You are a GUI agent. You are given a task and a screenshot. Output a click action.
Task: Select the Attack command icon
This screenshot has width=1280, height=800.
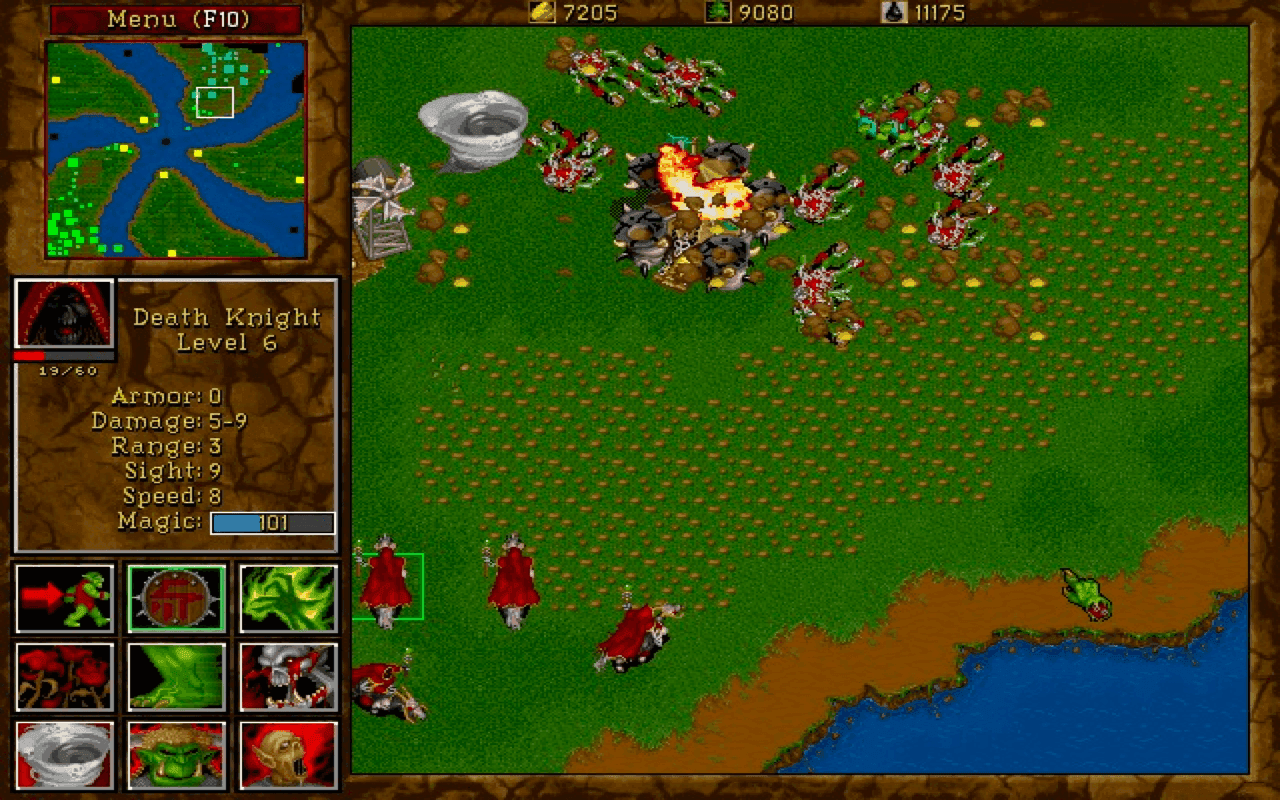point(288,598)
